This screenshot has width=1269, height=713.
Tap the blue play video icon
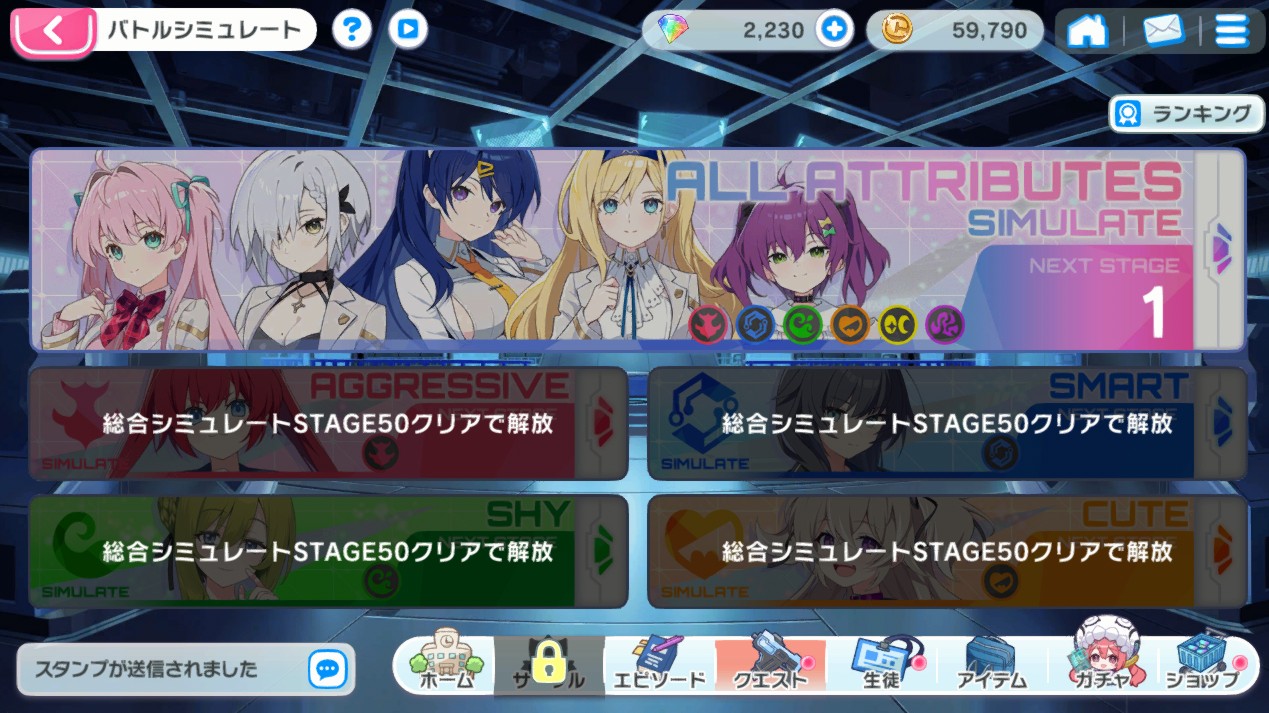[407, 30]
